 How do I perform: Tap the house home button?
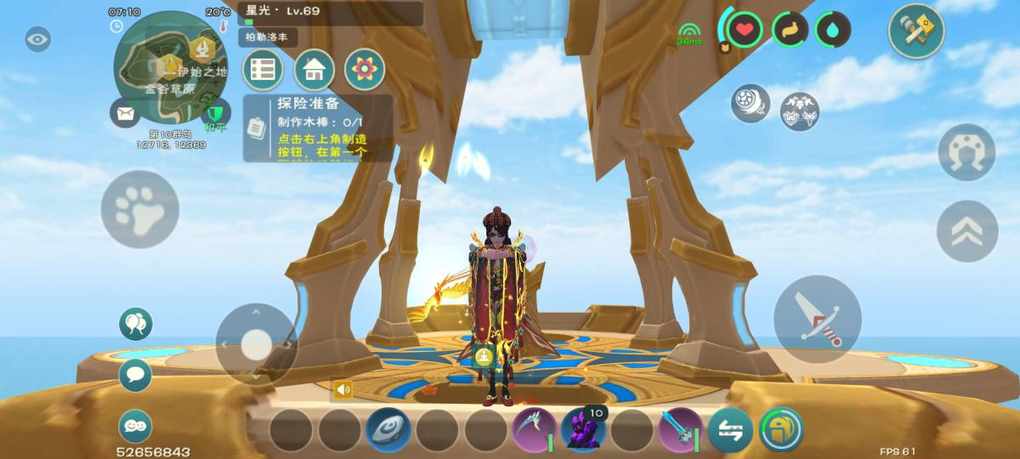click(314, 70)
